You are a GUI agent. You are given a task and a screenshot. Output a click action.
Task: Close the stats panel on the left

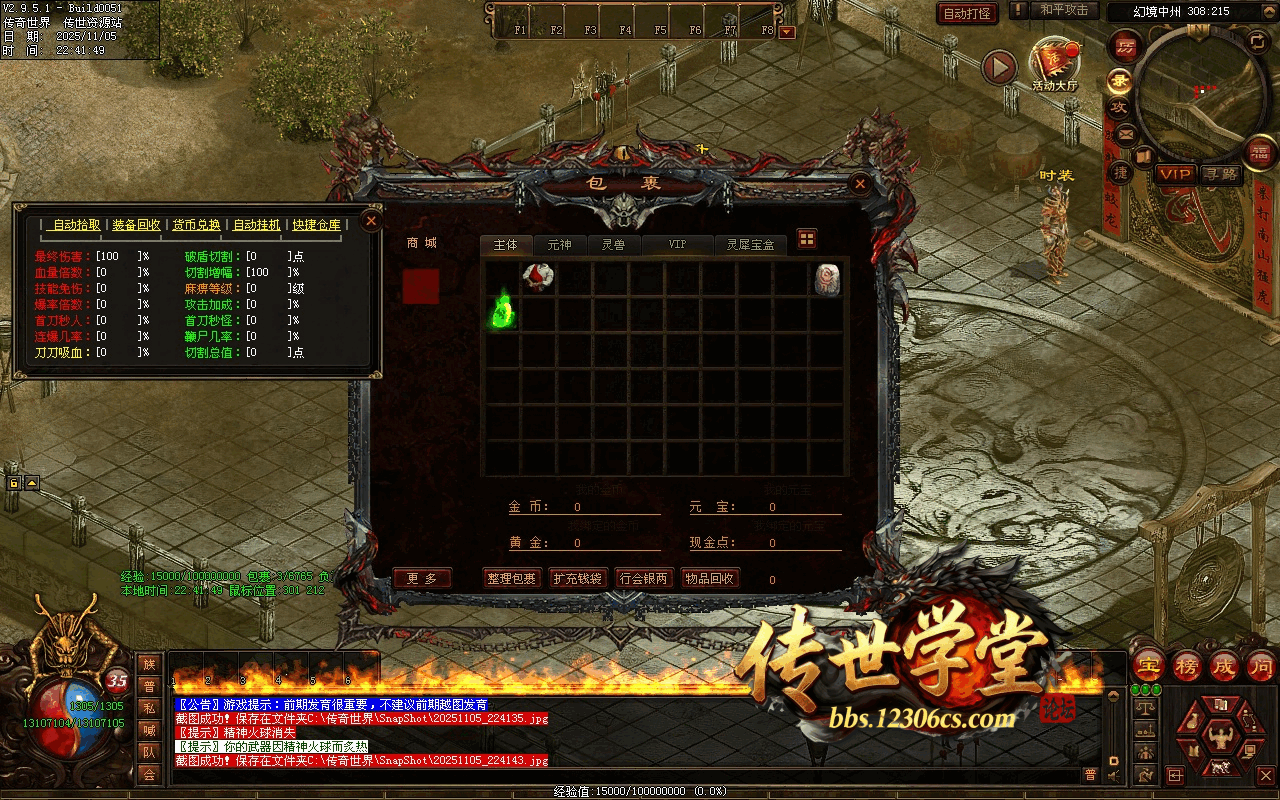click(371, 220)
